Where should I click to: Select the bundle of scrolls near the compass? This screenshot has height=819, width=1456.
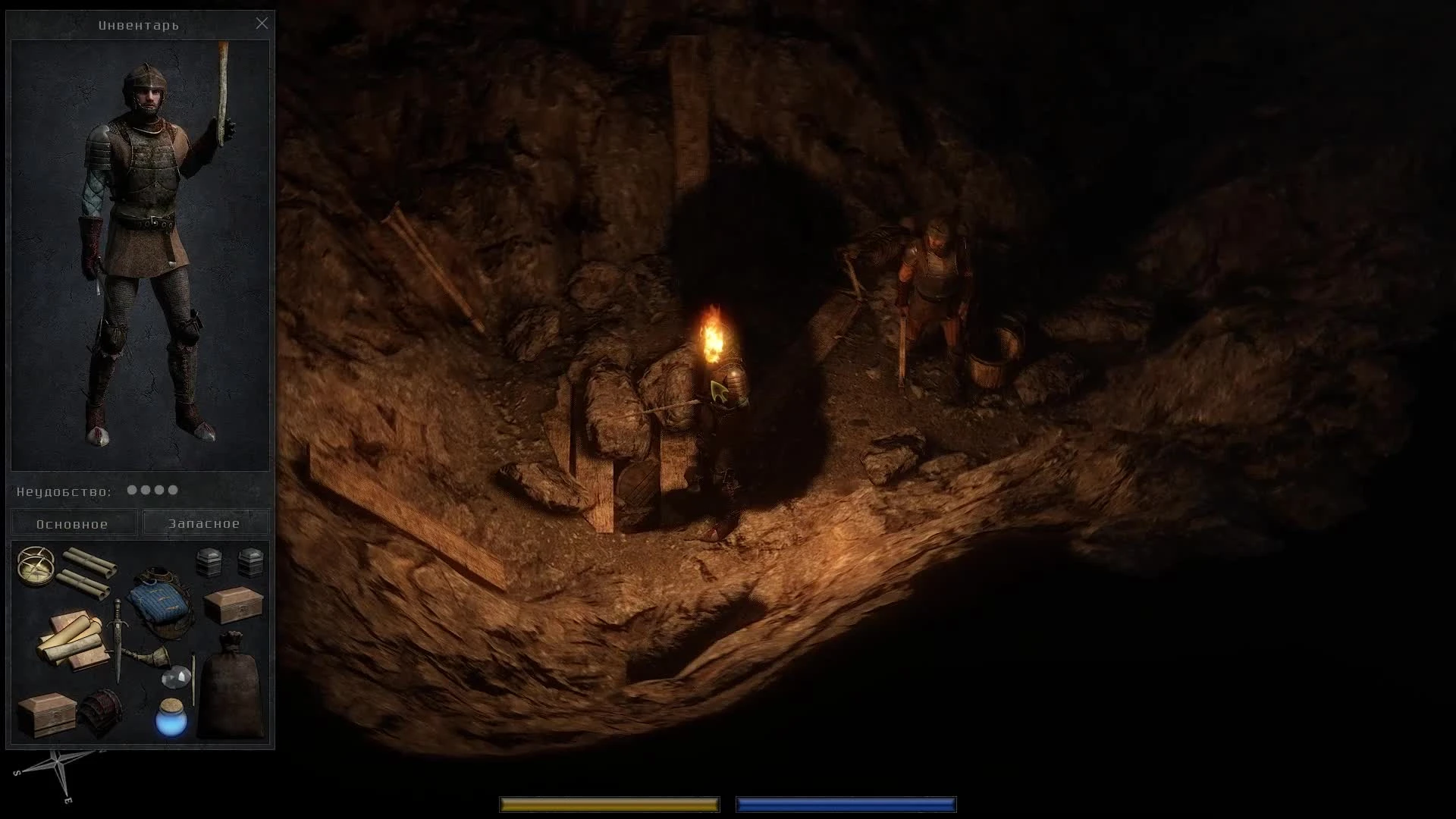tap(85, 569)
